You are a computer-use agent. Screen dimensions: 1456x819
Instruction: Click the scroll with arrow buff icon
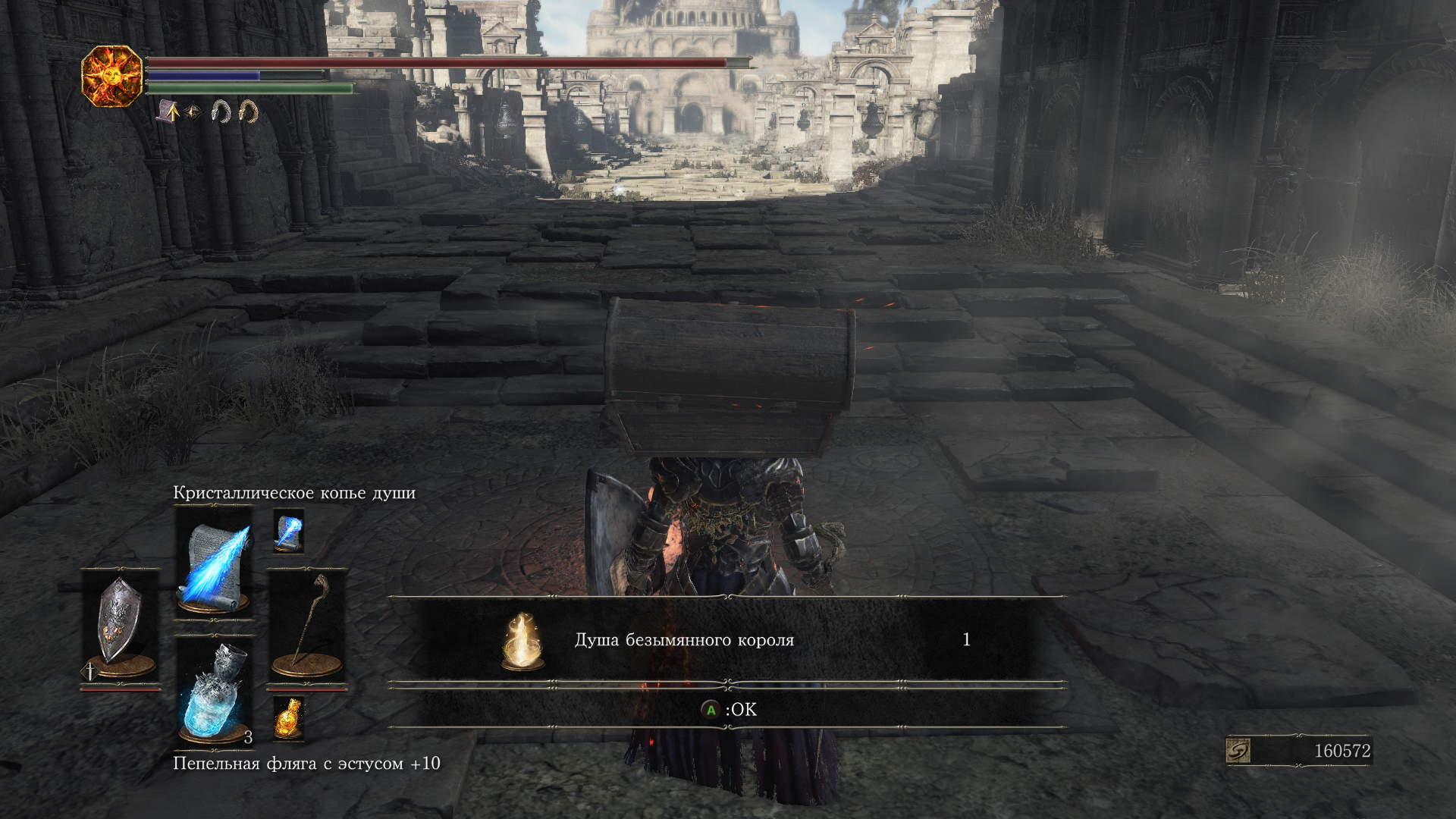pyautogui.click(x=168, y=112)
